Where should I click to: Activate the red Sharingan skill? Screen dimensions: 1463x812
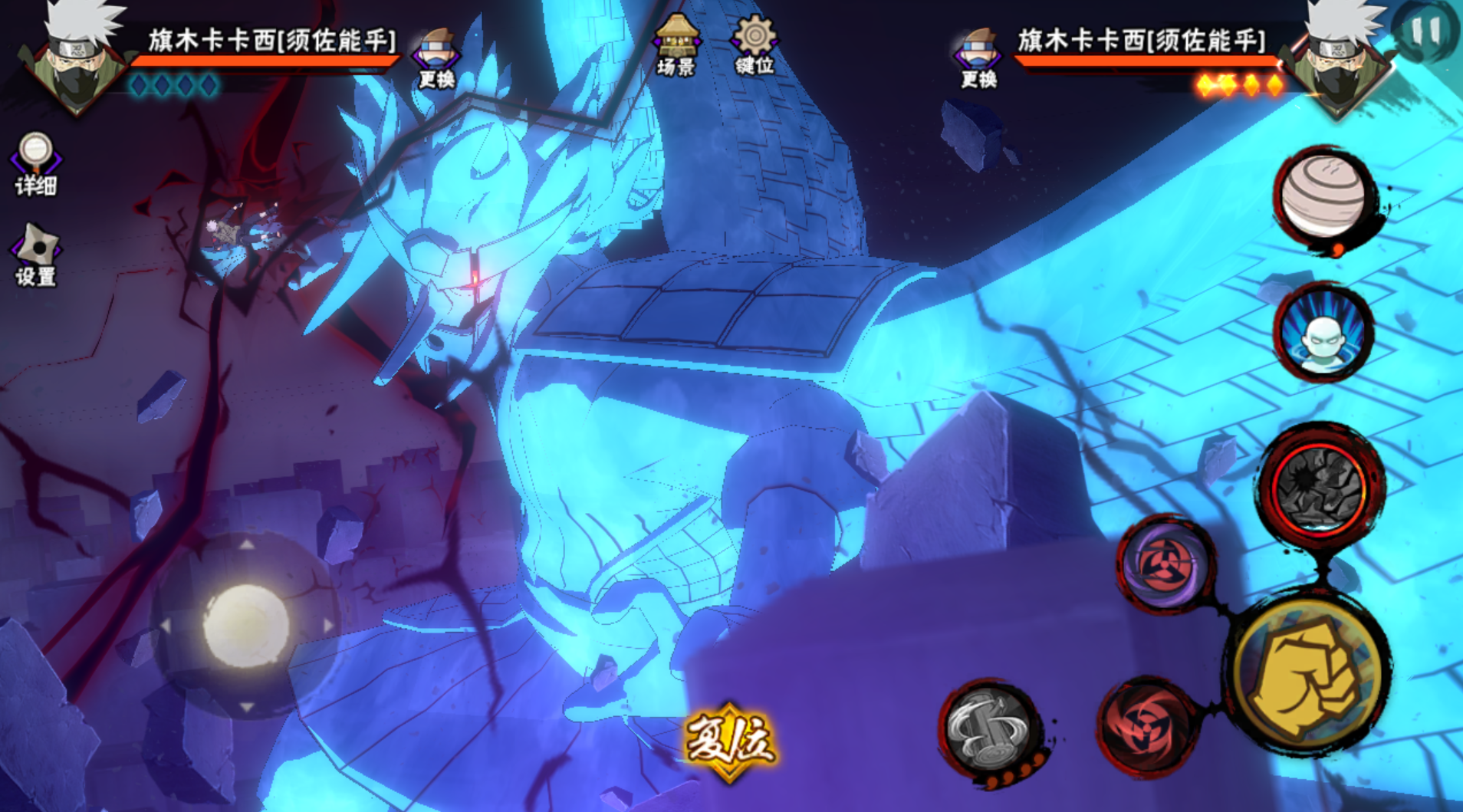[x=1146, y=725]
